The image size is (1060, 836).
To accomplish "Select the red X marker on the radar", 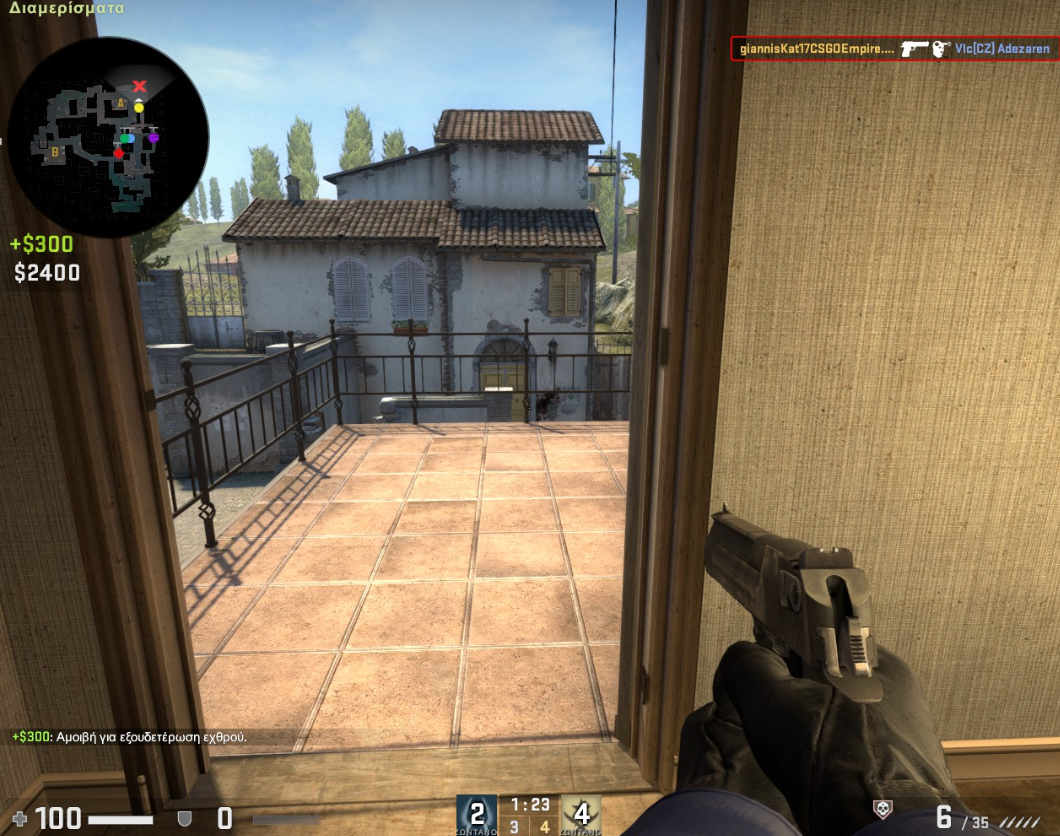I will [140, 86].
